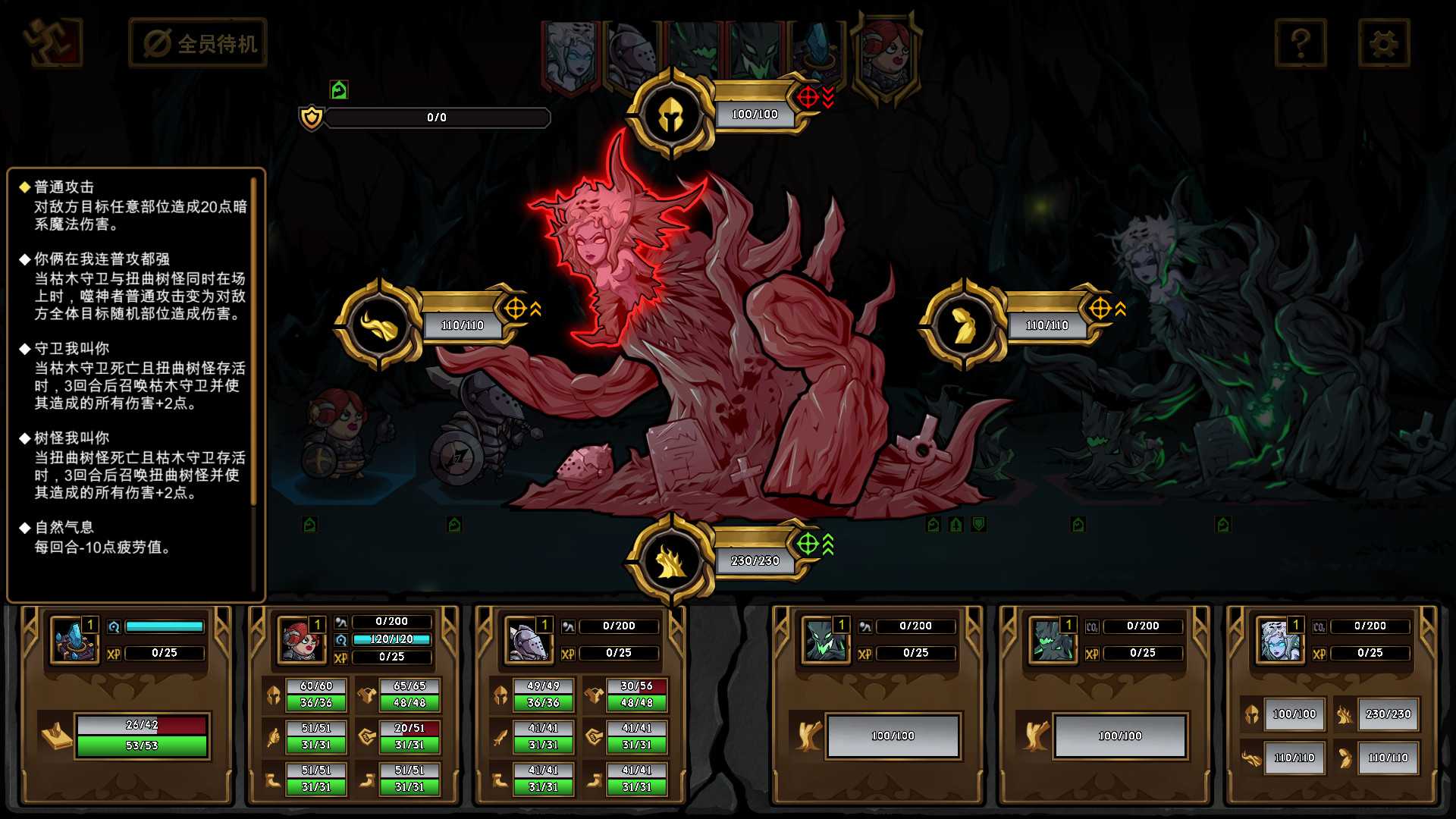The width and height of the screenshot is (1456, 819).
Task: Choose the armored knight's bottom panel portrait
Action: 528,639
